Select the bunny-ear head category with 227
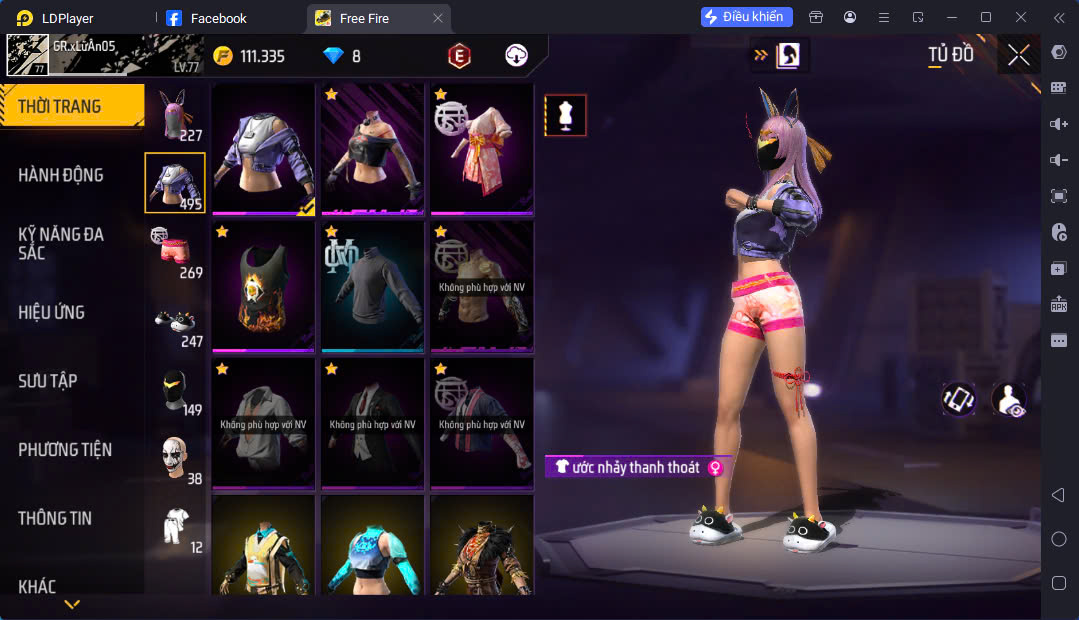 click(176, 115)
